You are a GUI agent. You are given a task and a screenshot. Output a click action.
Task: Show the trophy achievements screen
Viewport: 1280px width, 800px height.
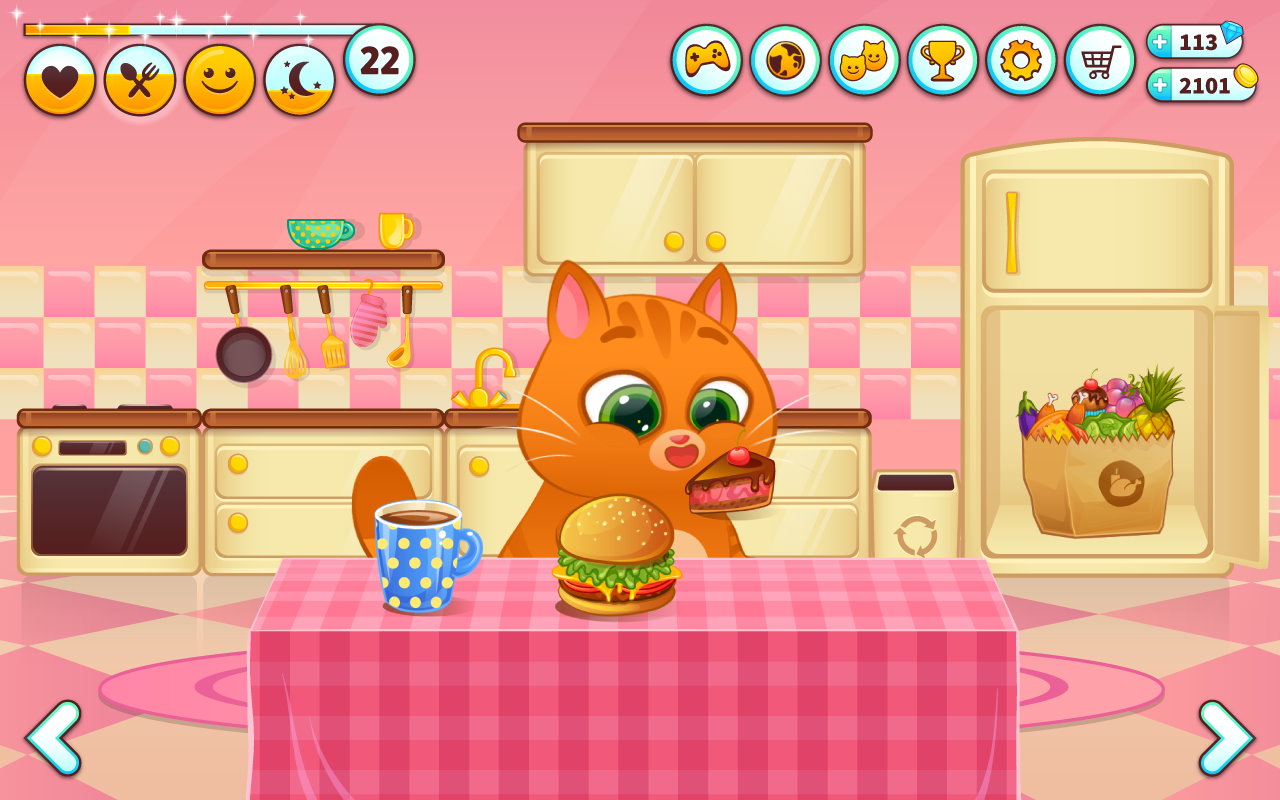(x=942, y=60)
